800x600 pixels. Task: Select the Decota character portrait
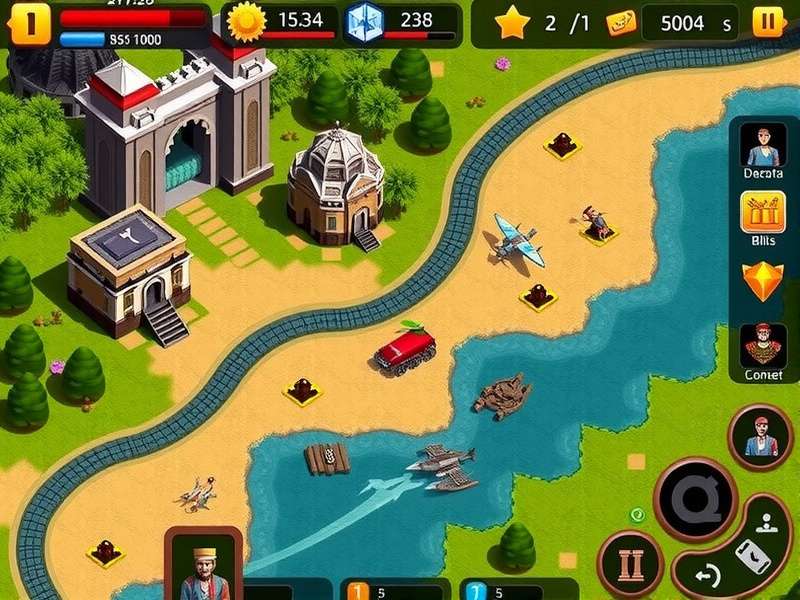[763, 145]
